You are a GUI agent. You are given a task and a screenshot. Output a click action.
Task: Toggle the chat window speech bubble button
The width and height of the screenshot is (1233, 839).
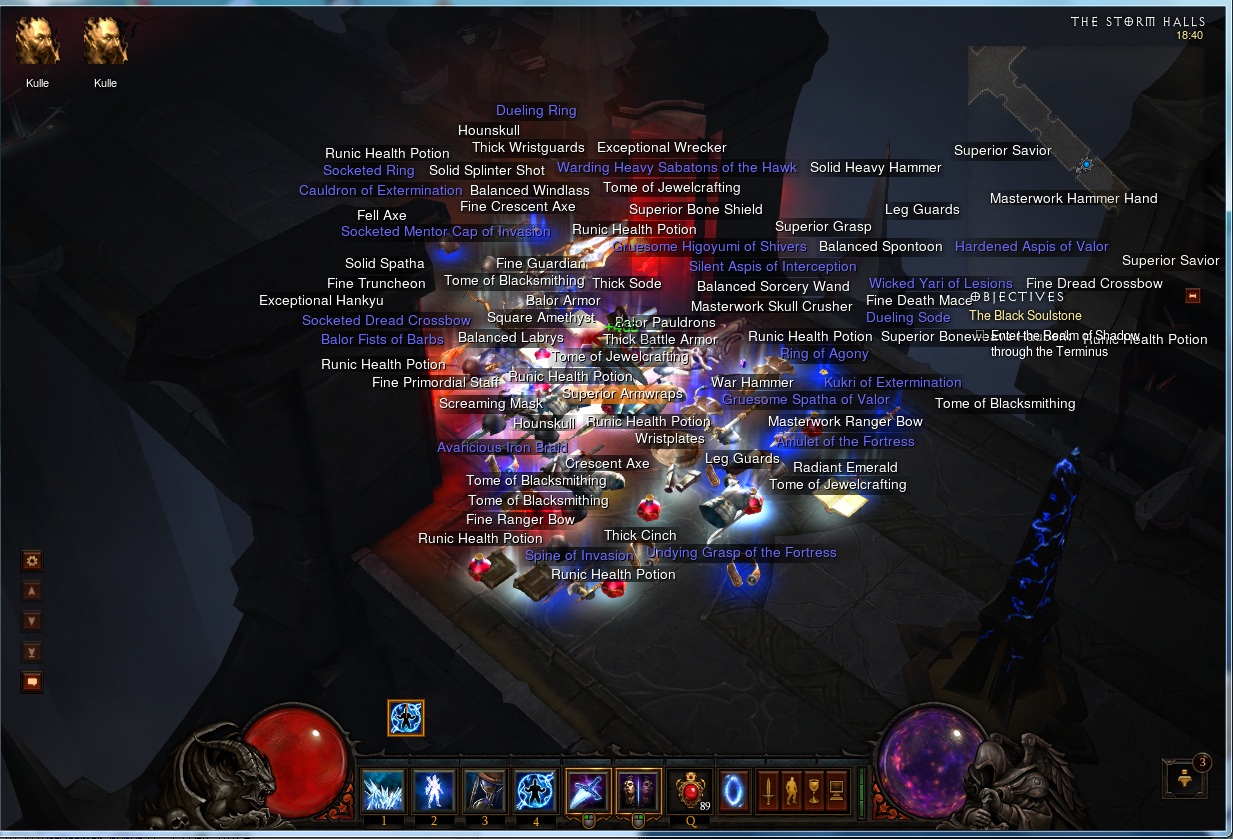32,682
